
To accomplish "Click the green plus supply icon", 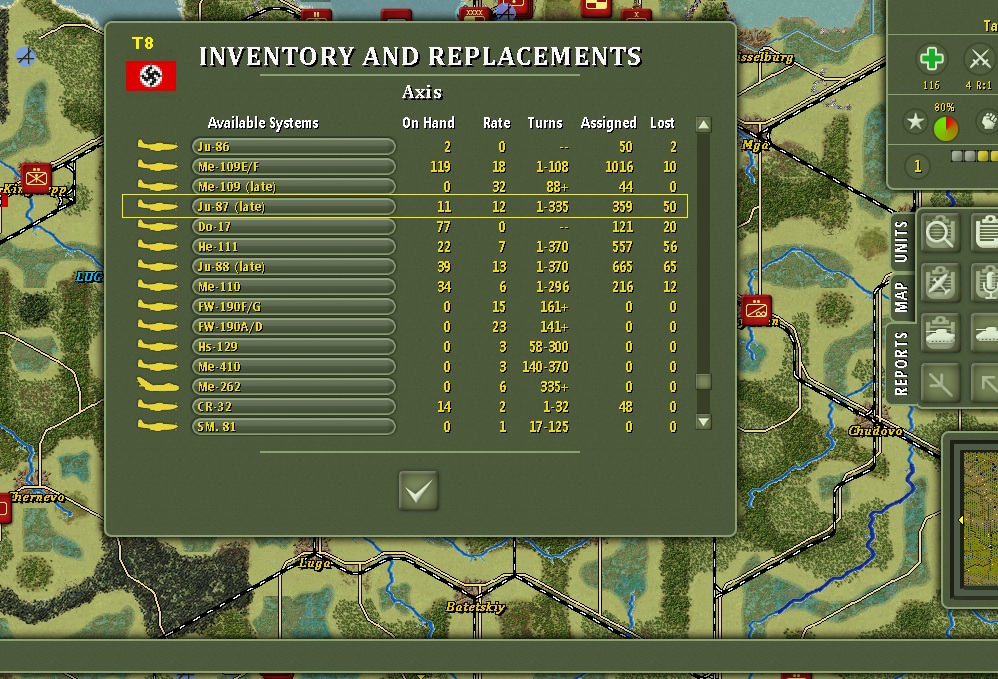I will click(x=932, y=60).
